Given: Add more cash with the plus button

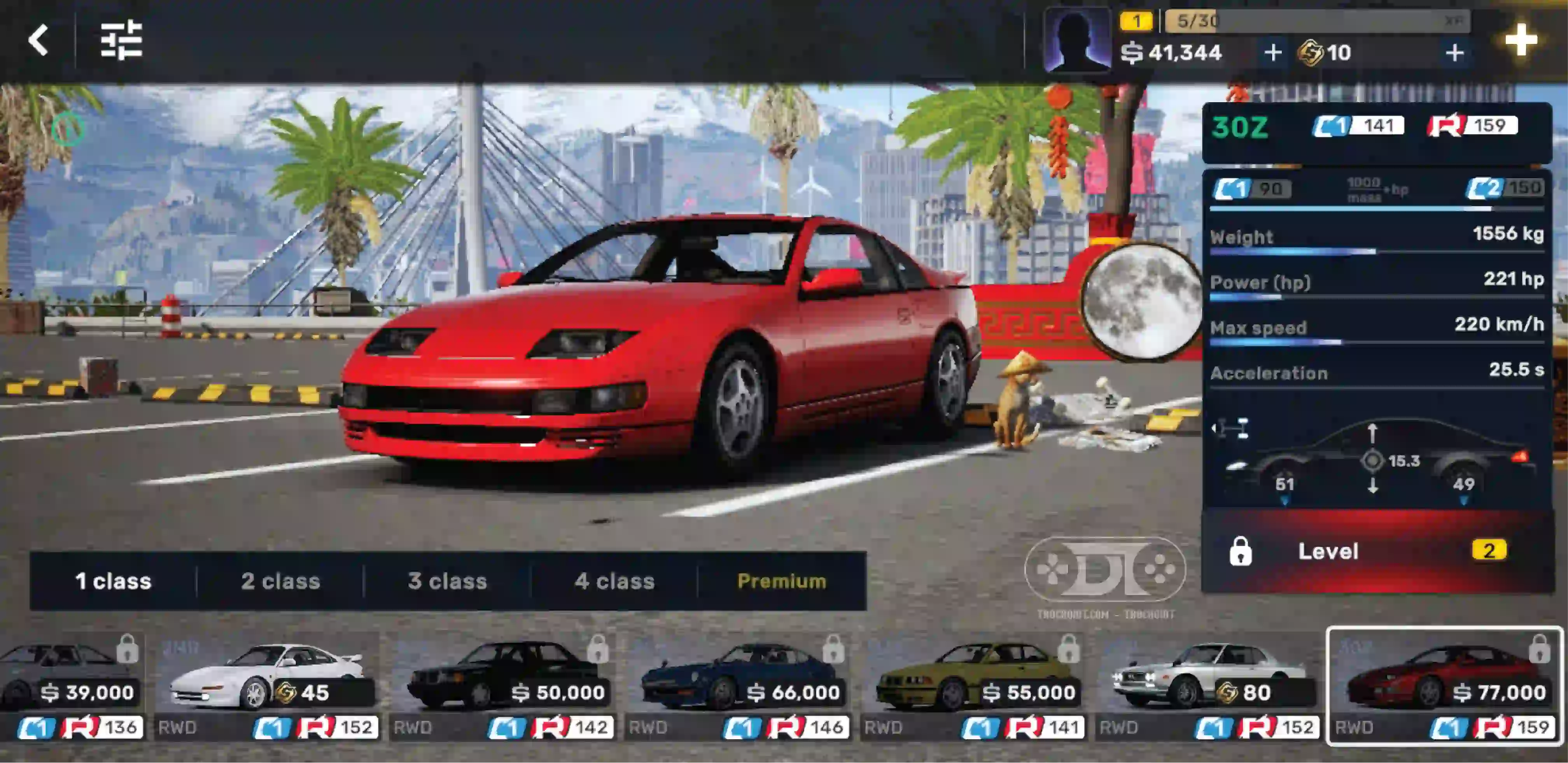Looking at the screenshot, I should tap(1272, 53).
